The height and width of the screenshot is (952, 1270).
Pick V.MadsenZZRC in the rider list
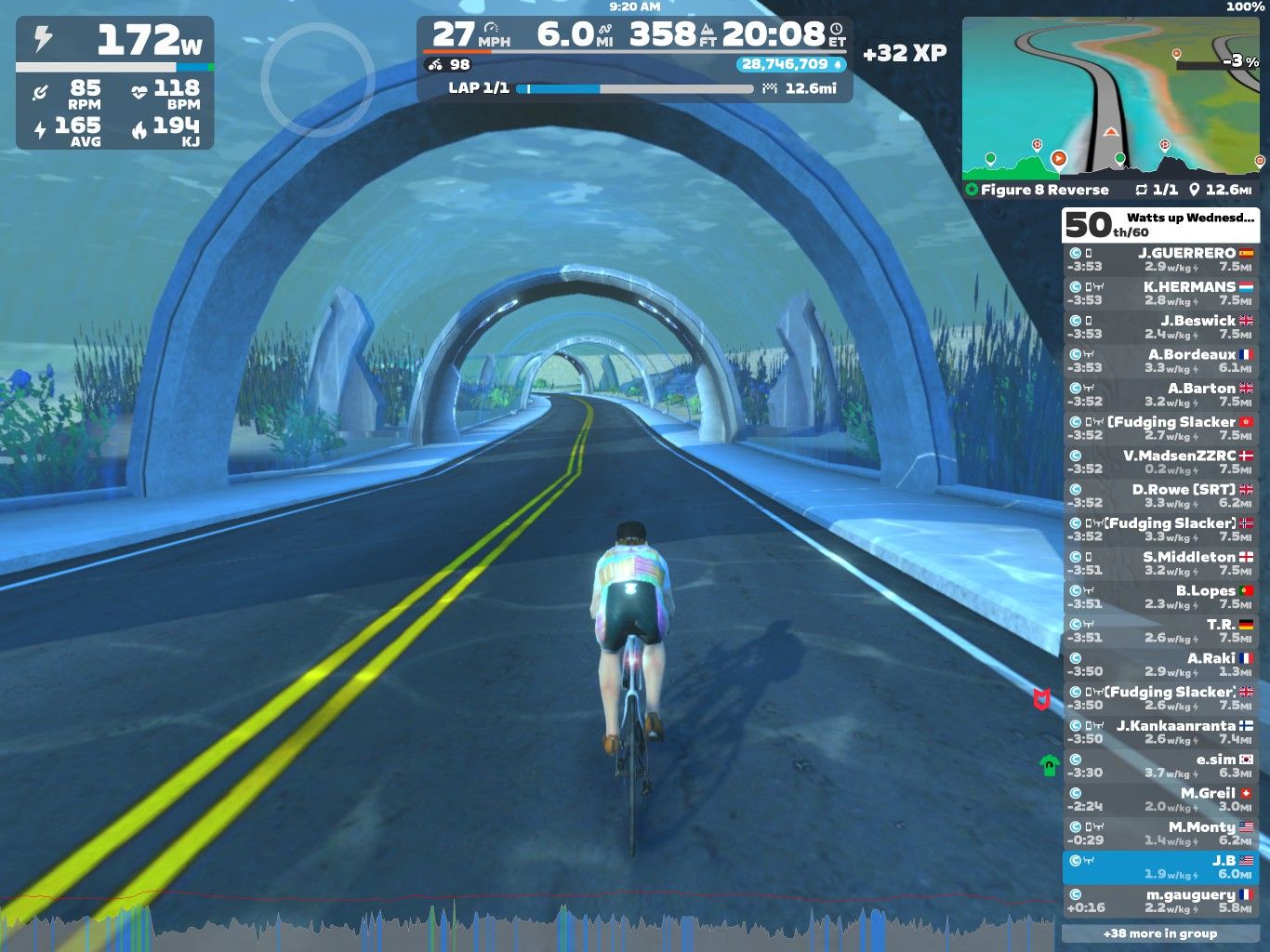click(1160, 462)
